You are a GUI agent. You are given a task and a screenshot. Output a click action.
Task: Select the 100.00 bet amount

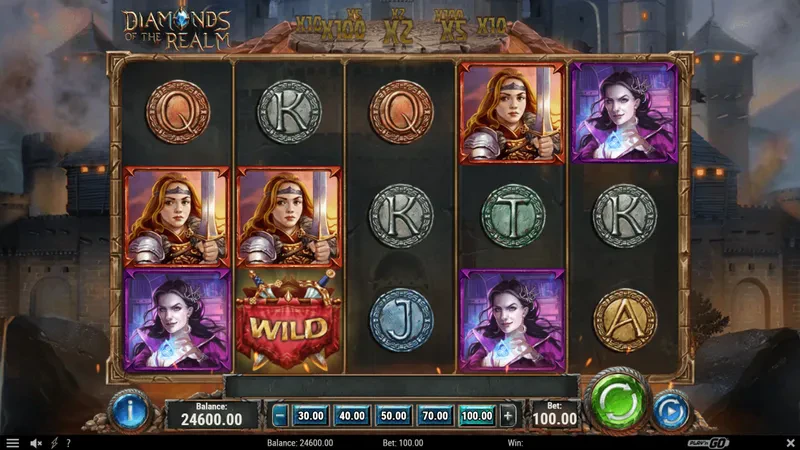point(477,415)
